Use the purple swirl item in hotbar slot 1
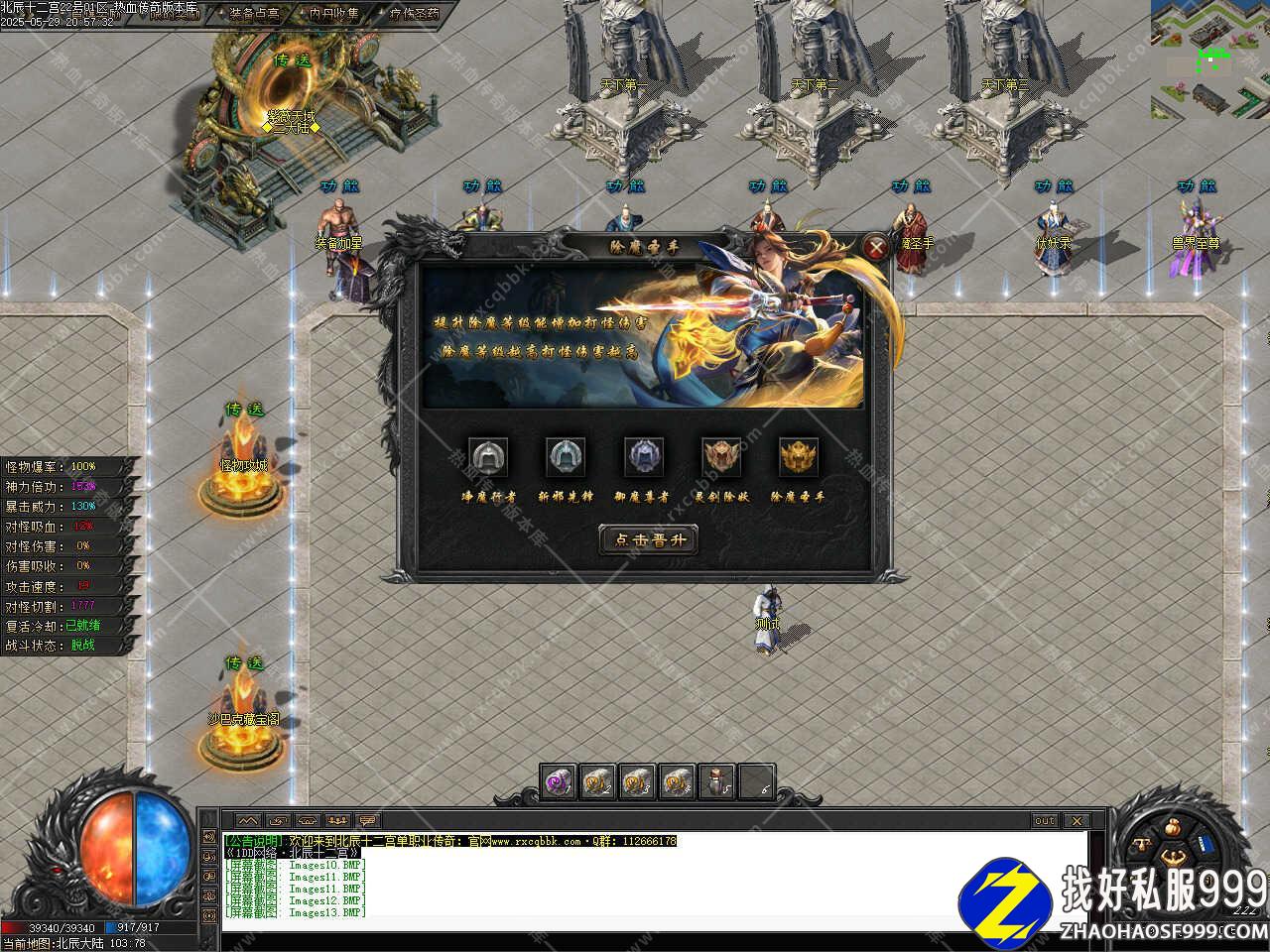The width and height of the screenshot is (1270, 952). (559, 782)
